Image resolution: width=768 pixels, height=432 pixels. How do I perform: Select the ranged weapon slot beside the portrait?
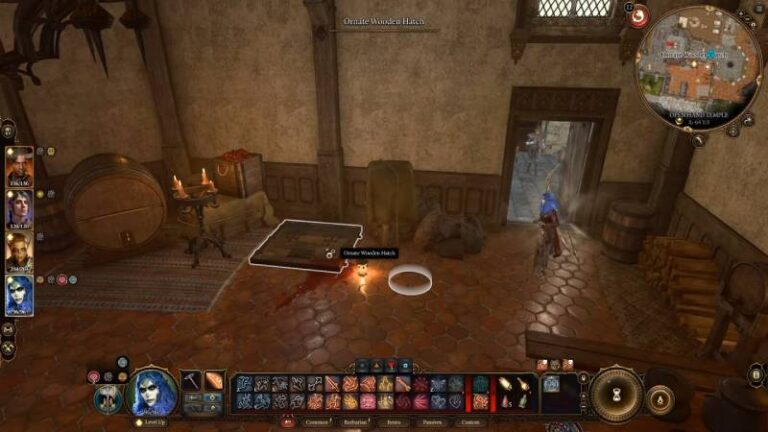click(215, 381)
